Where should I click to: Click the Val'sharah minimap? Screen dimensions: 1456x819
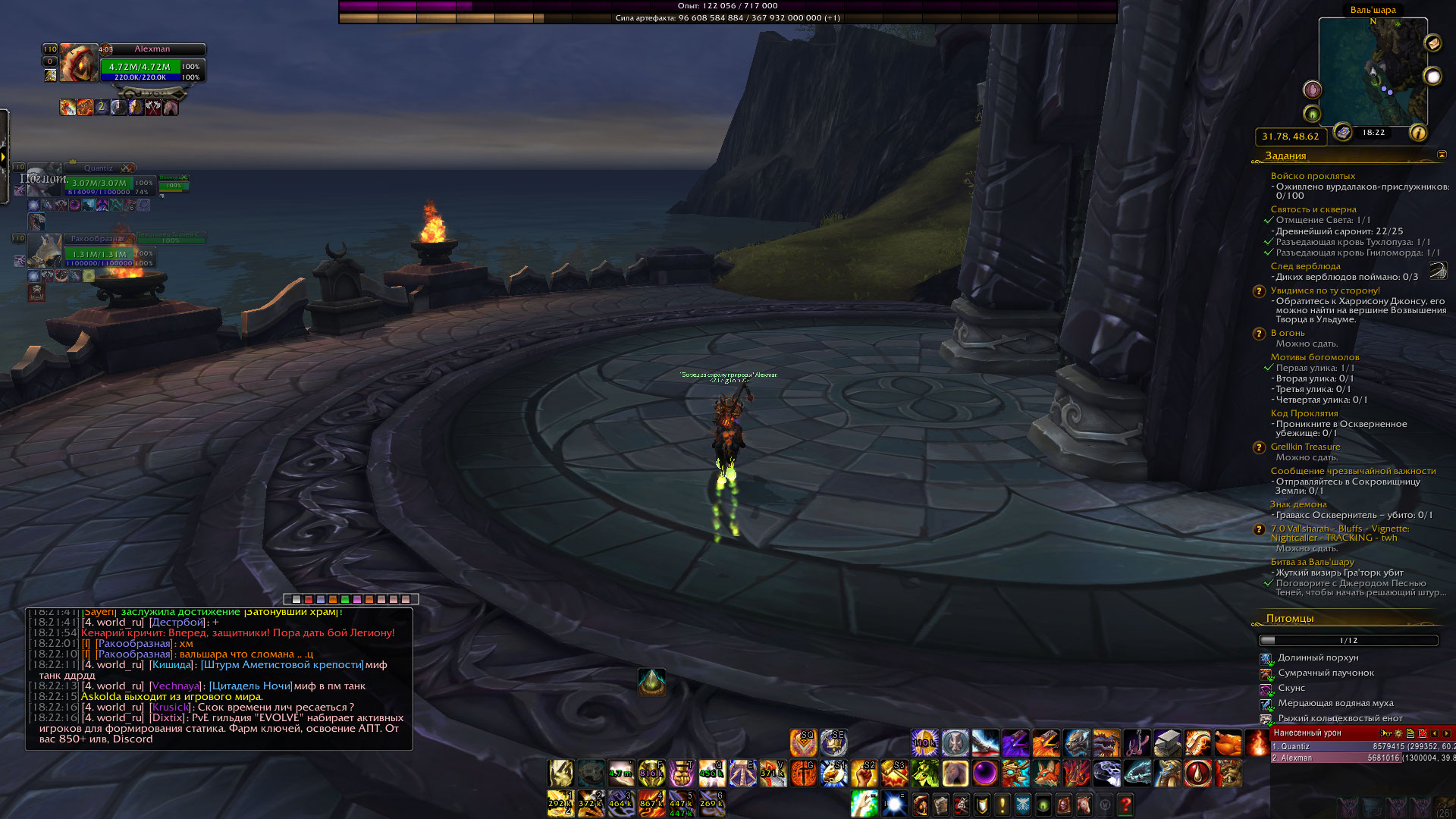tap(1373, 72)
